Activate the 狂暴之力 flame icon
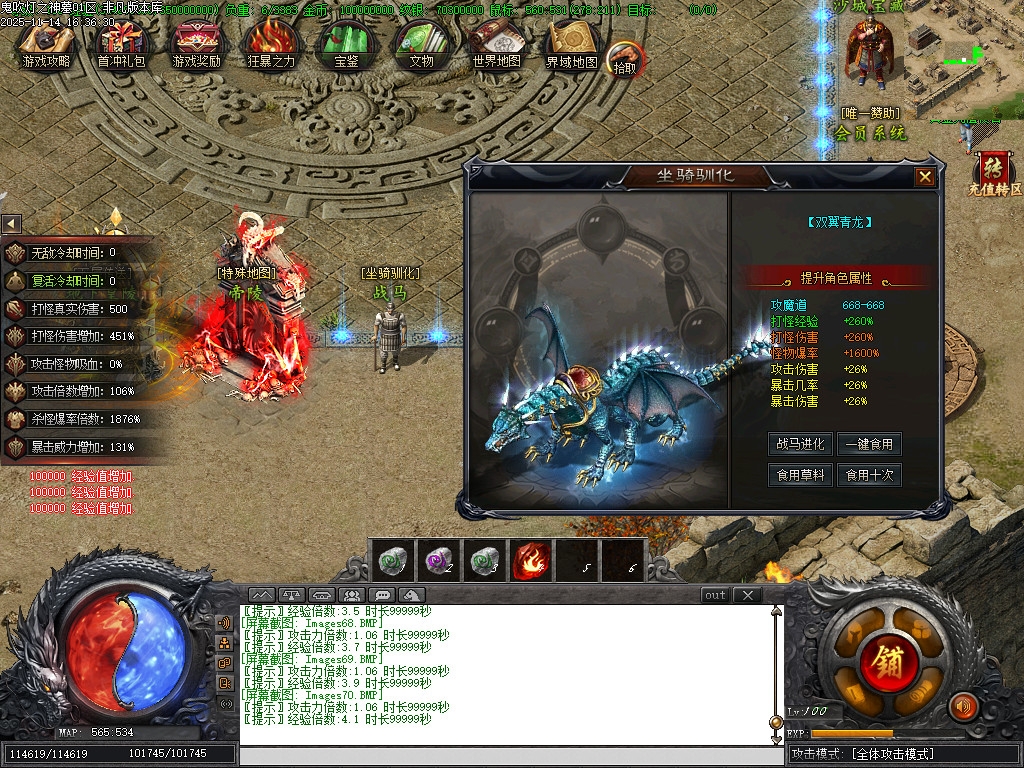Image resolution: width=1024 pixels, height=768 pixels. tap(271, 45)
